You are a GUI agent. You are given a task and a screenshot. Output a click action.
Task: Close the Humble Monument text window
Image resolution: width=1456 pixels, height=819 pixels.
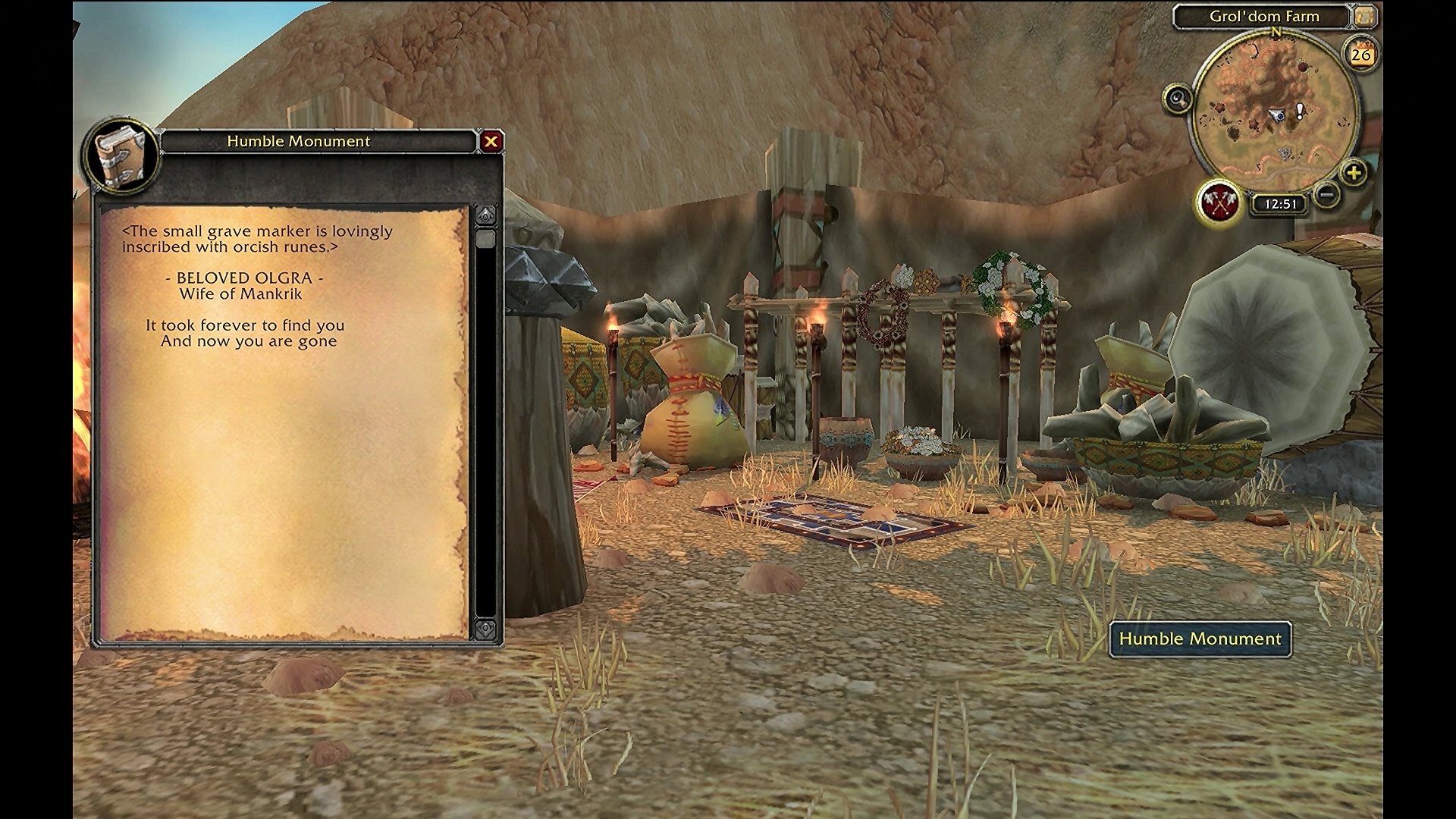point(491,141)
